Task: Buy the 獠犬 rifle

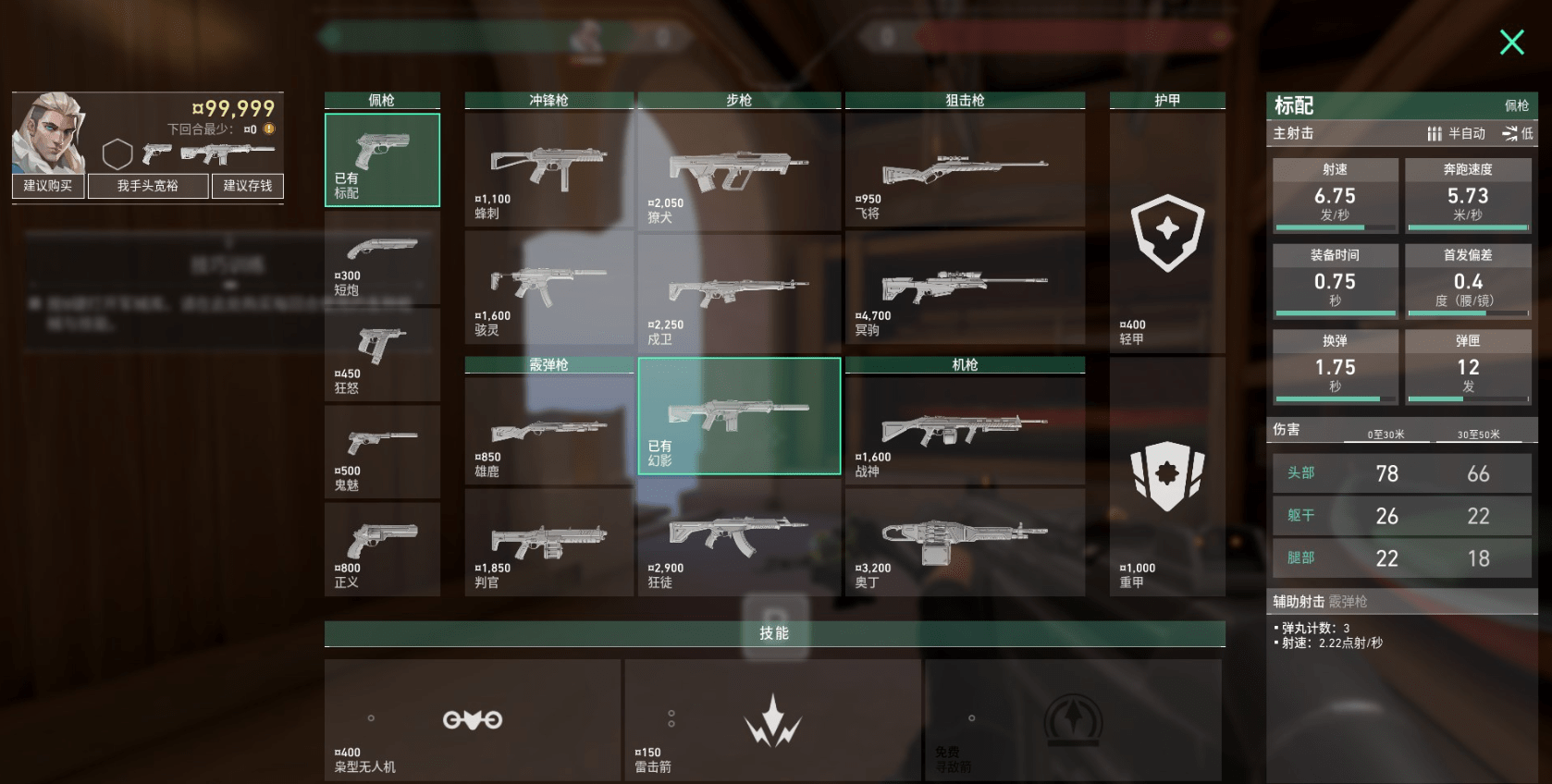Action: [738, 171]
